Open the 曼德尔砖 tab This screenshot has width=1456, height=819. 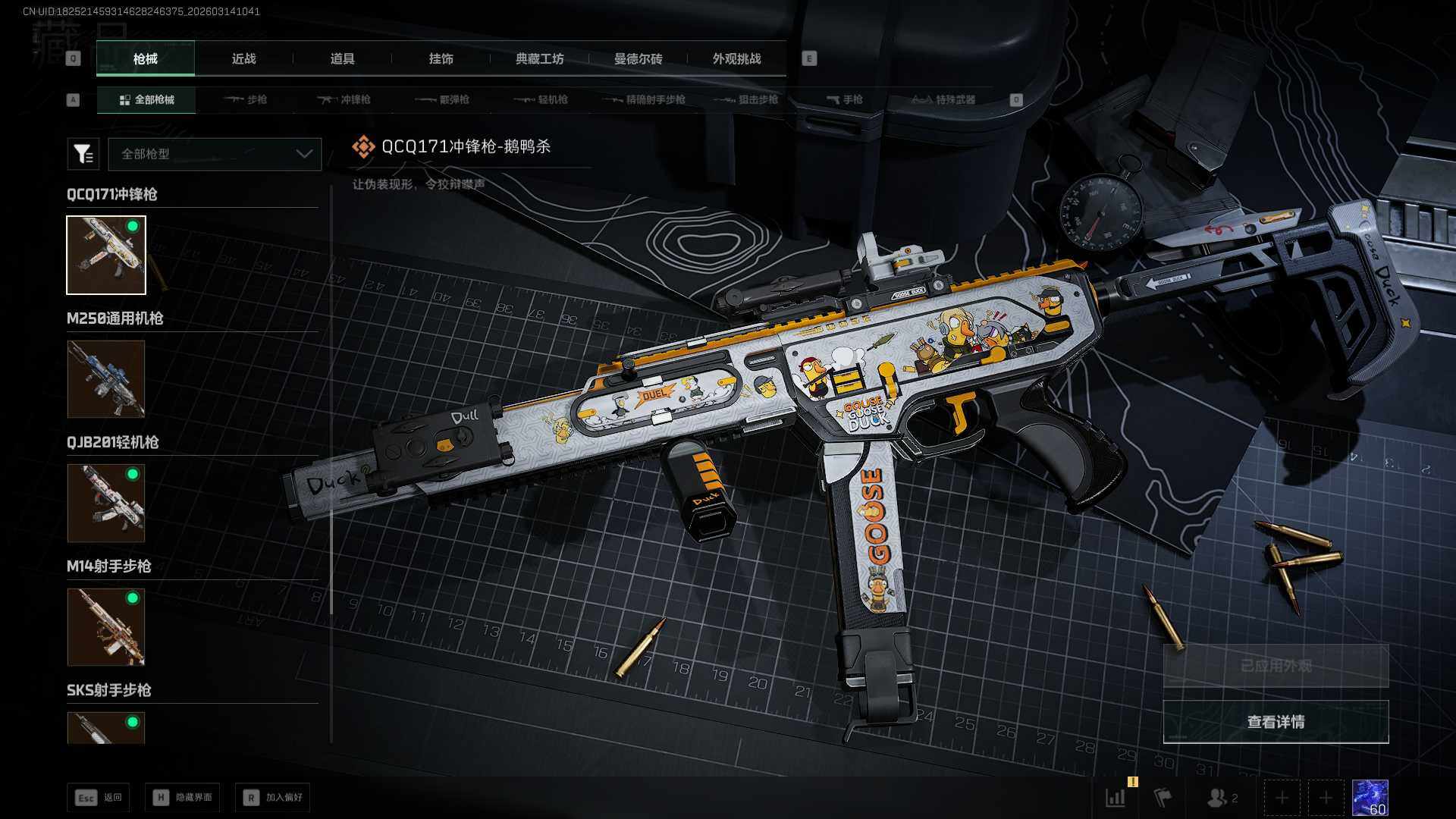point(638,58)
